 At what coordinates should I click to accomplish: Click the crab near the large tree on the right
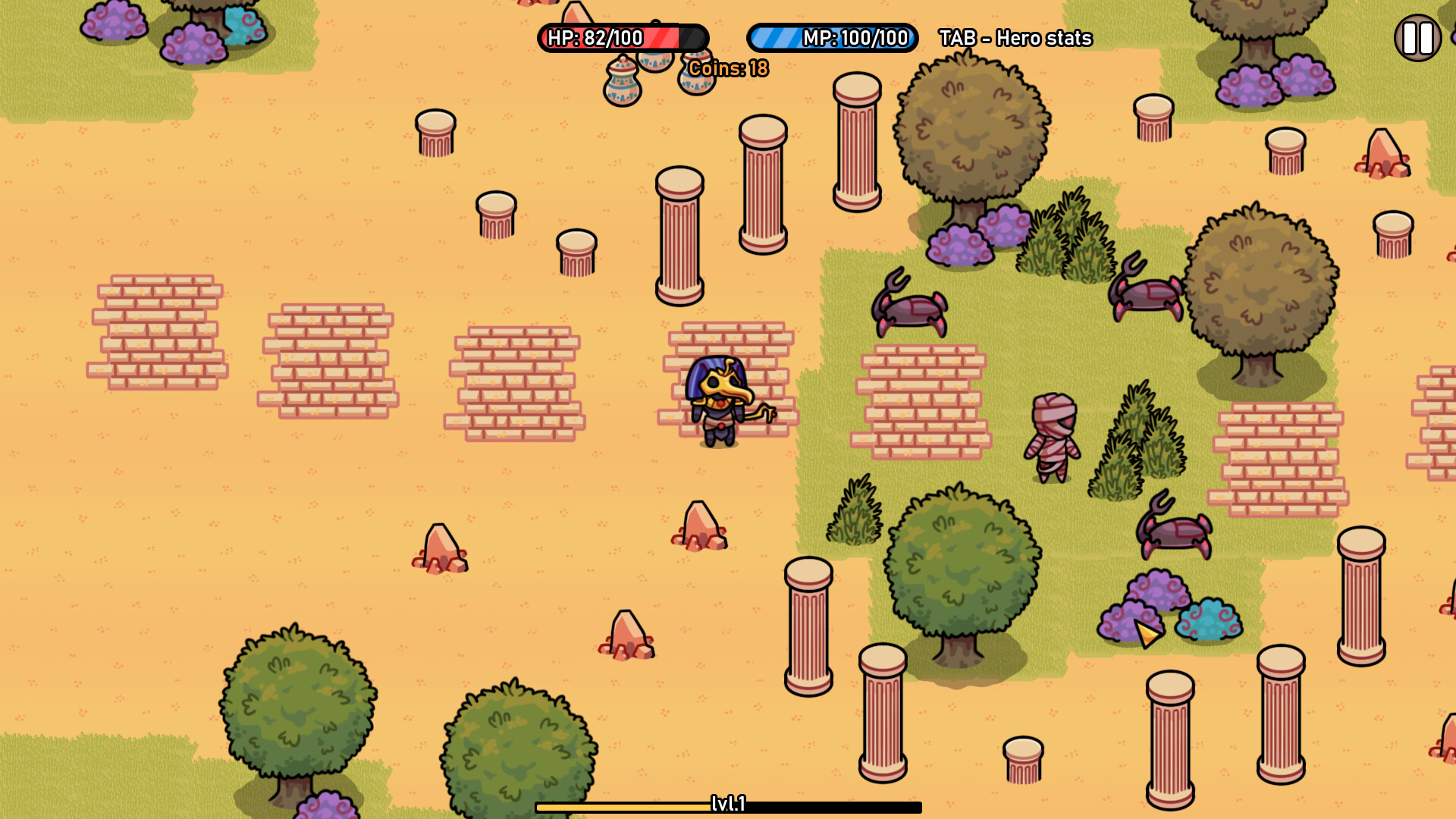1147,296
